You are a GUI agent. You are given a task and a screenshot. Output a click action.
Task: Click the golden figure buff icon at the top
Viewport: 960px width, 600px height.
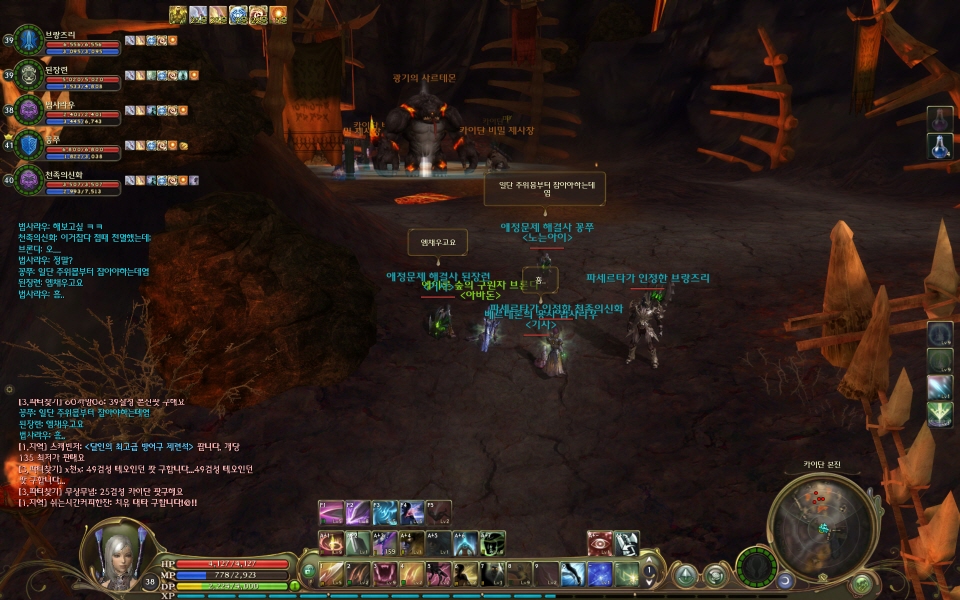tap(178, 14)
